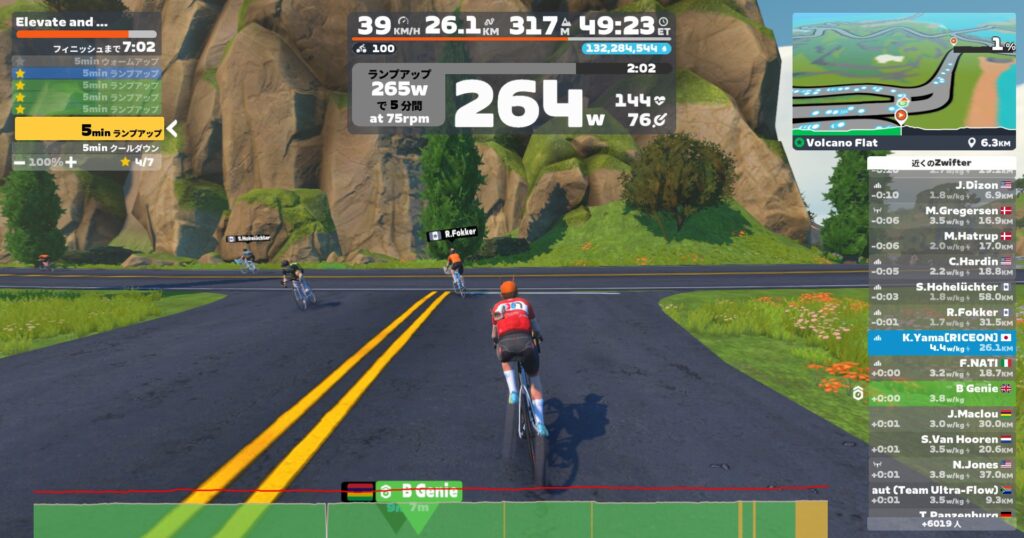Screen dimensions: 1024x538
Task: Select the blue 5min ramp-up block
Action: coord(88,73)
